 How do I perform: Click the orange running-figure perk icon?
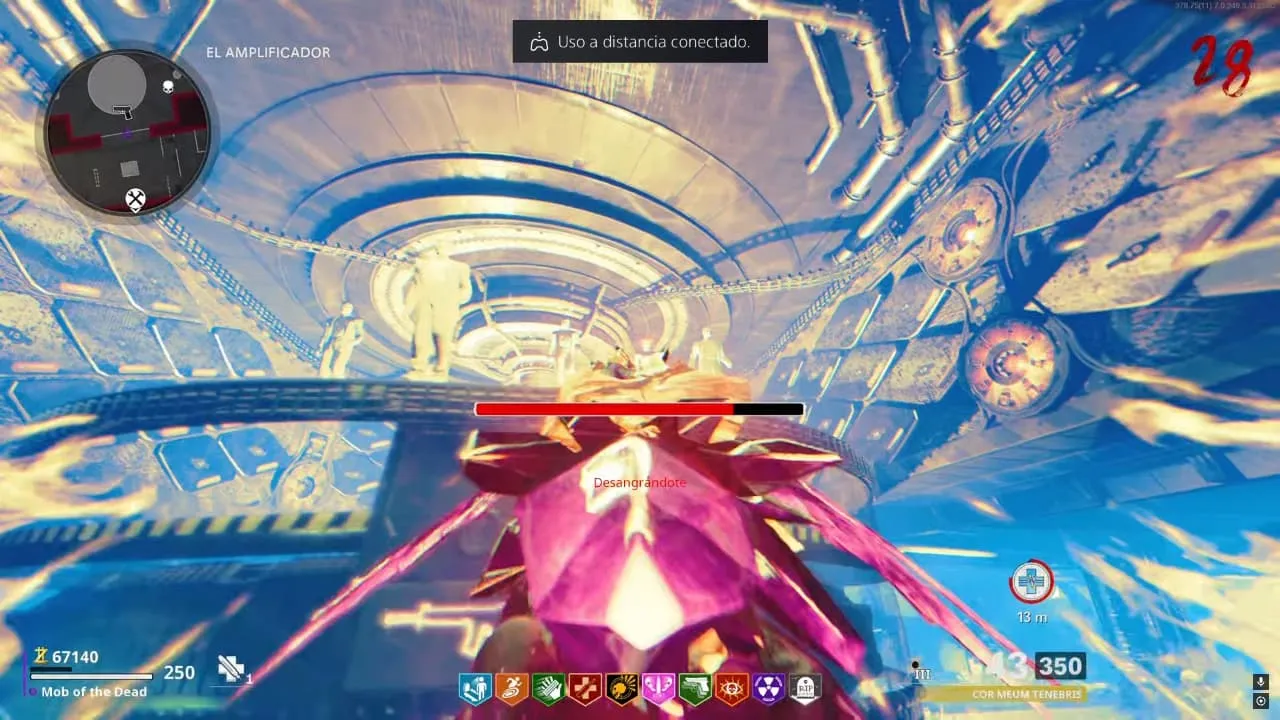click(511, 689)
